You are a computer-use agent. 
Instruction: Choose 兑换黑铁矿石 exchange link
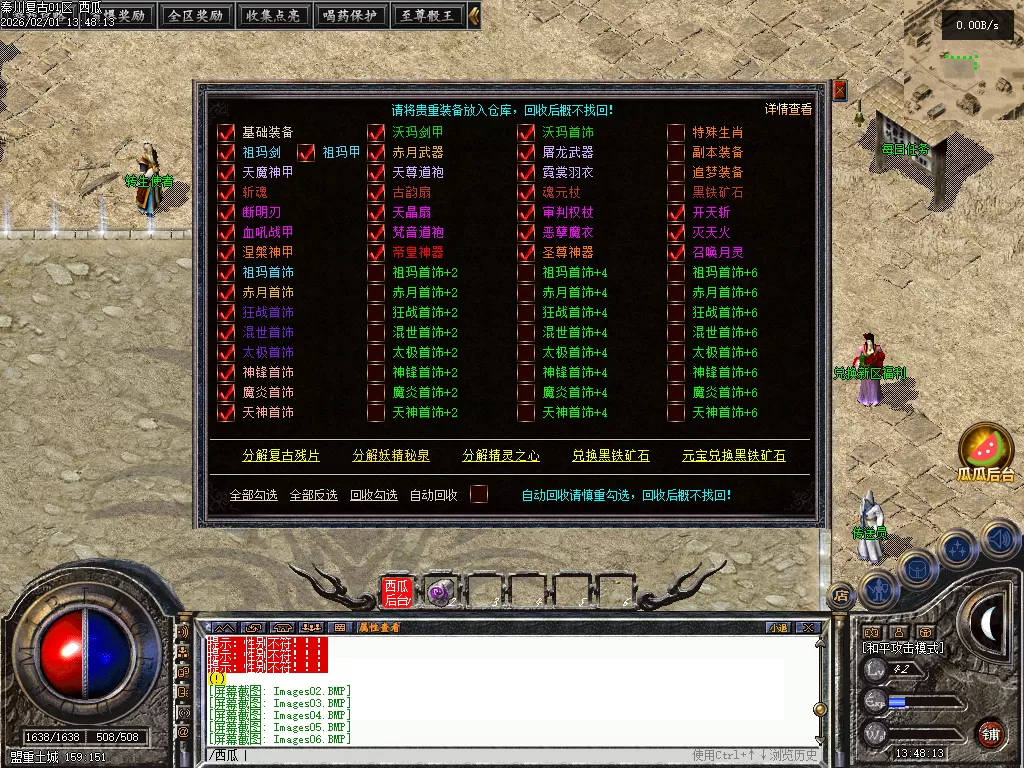click(x=610, y=455)
